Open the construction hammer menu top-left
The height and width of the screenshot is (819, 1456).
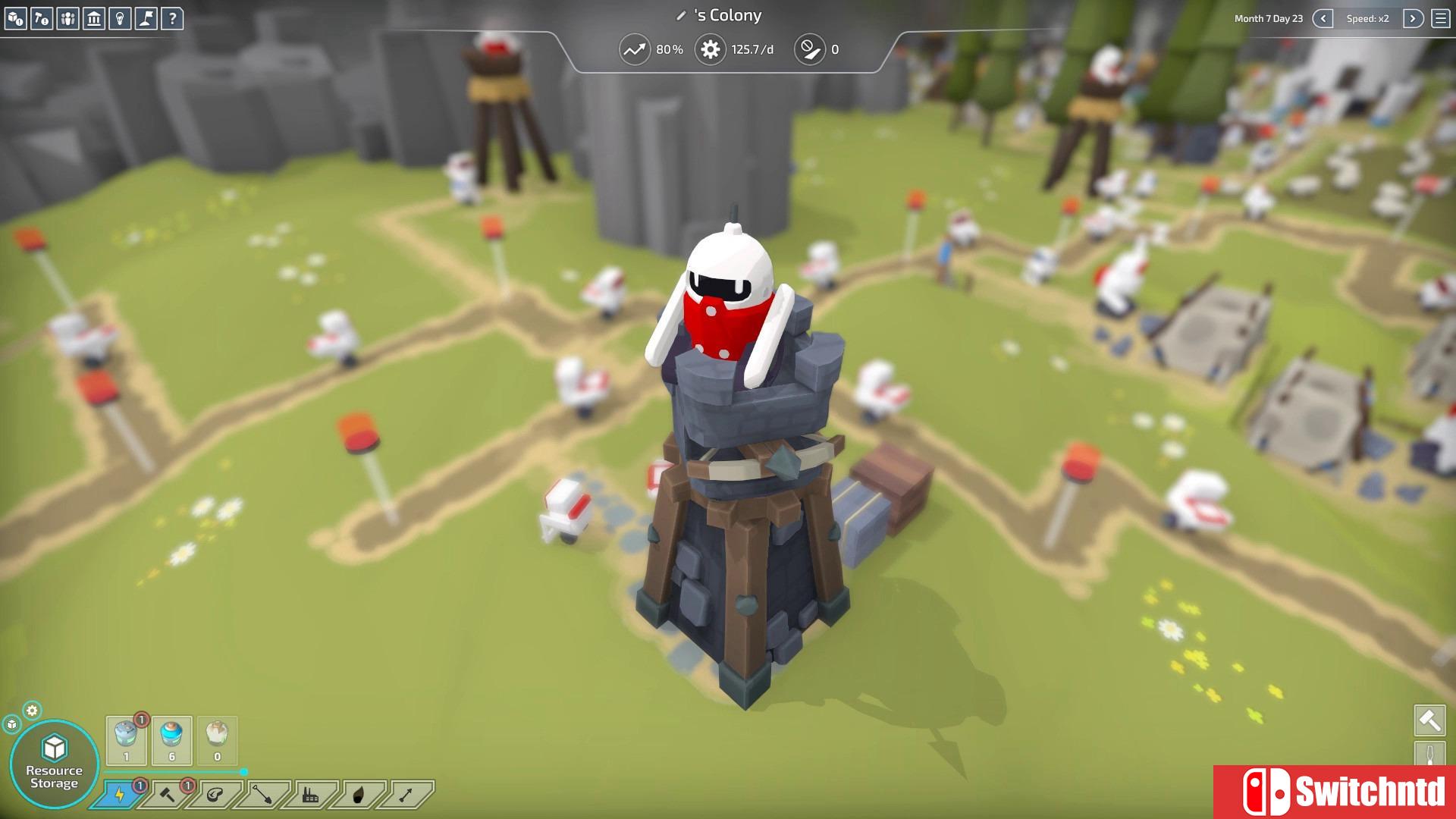coord(40,16)
